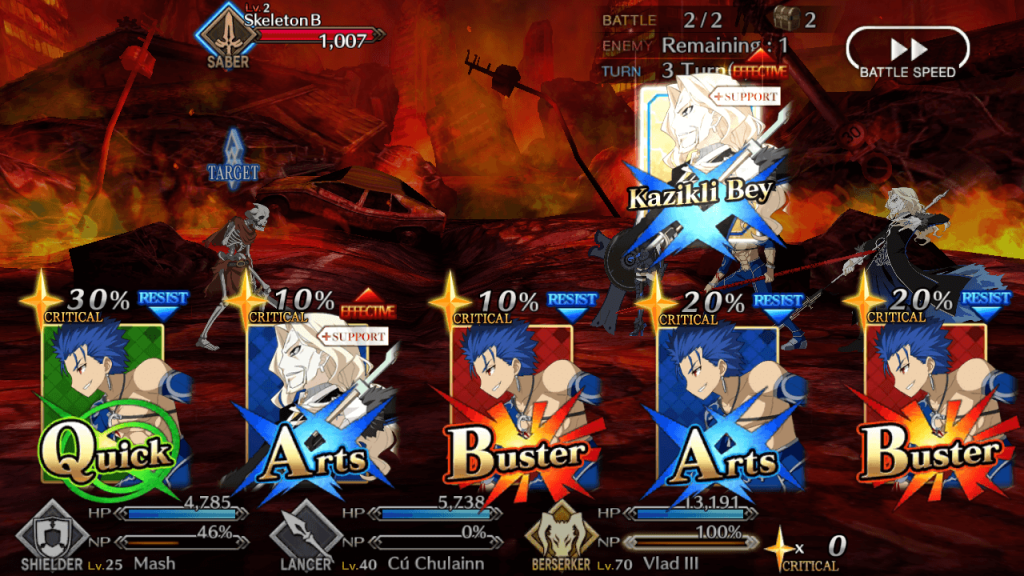Toggle the Battle Speed button
Image resolution: width=1024 pixels, height=576 pixels.
(x=907, y=53)
